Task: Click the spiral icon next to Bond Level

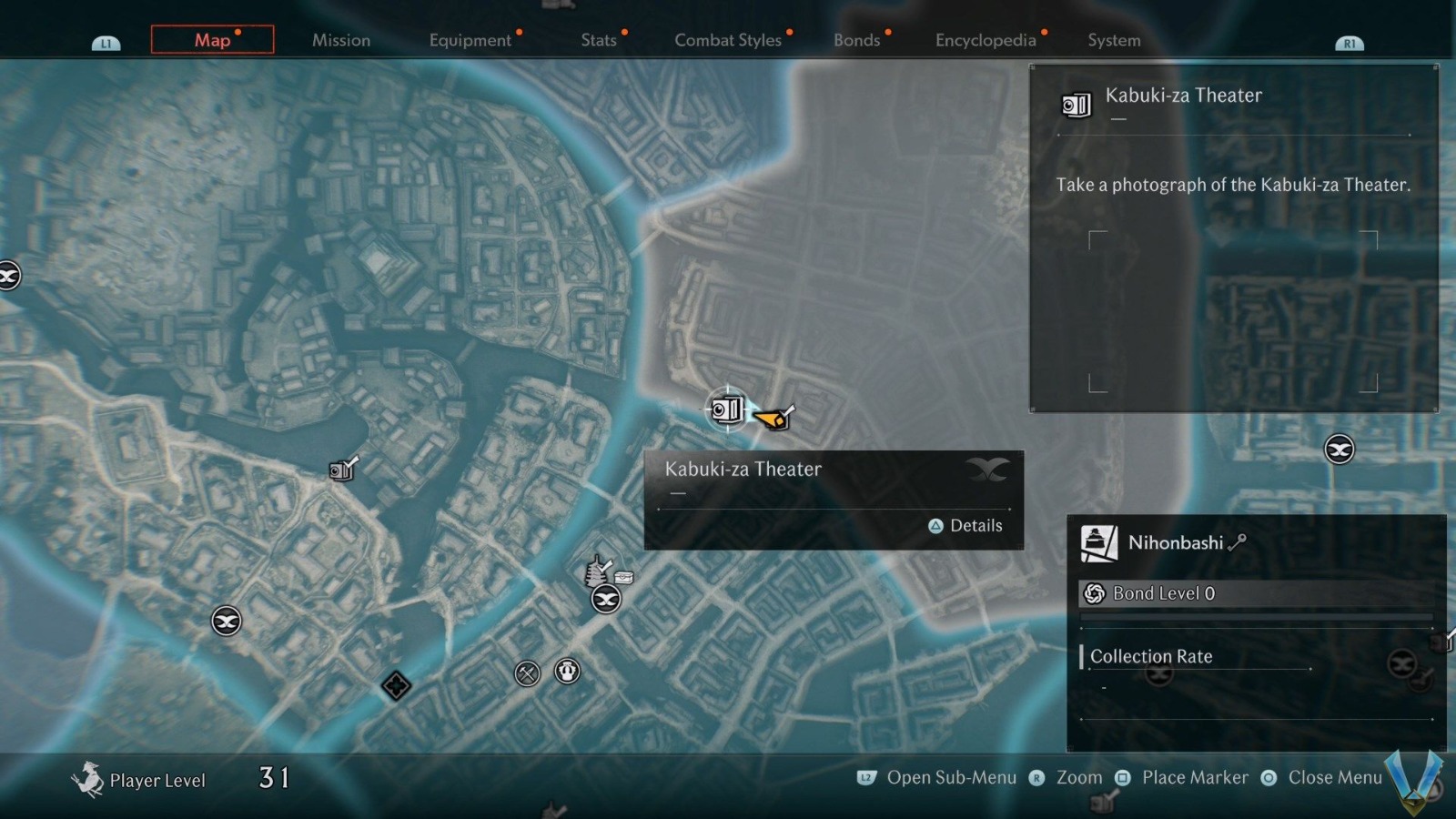Action: 1095,593
